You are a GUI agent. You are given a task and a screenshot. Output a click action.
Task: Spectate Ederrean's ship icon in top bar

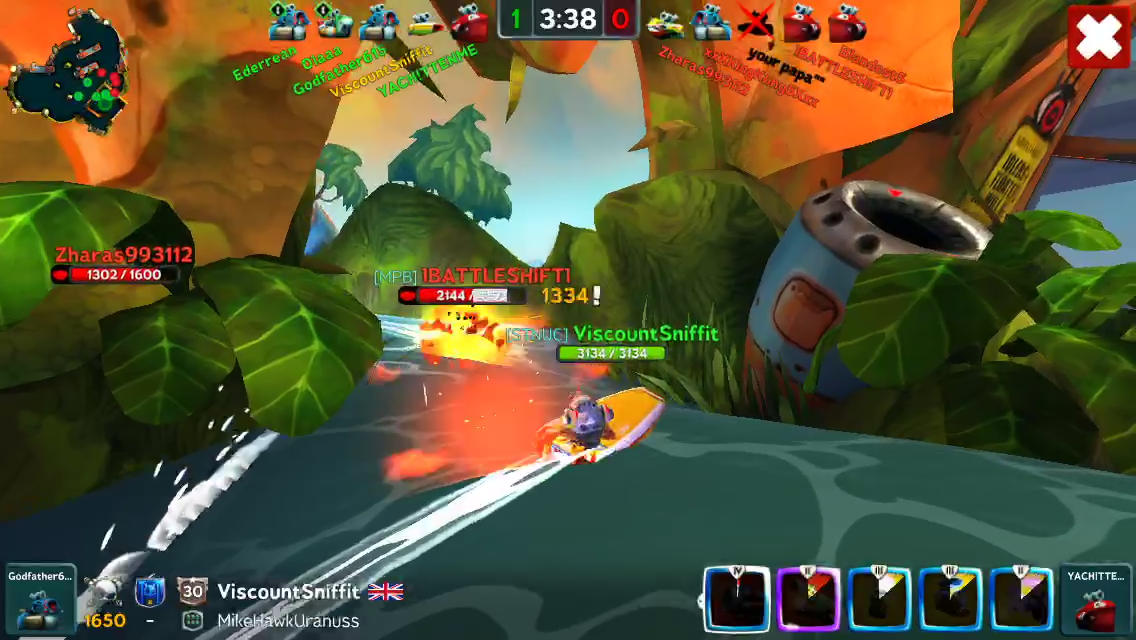[287, 21]
